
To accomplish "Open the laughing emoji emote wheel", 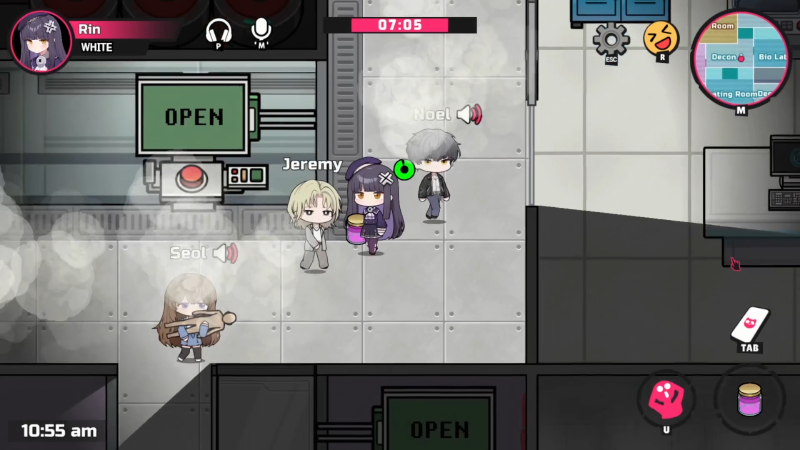I will tap(661, 39).
